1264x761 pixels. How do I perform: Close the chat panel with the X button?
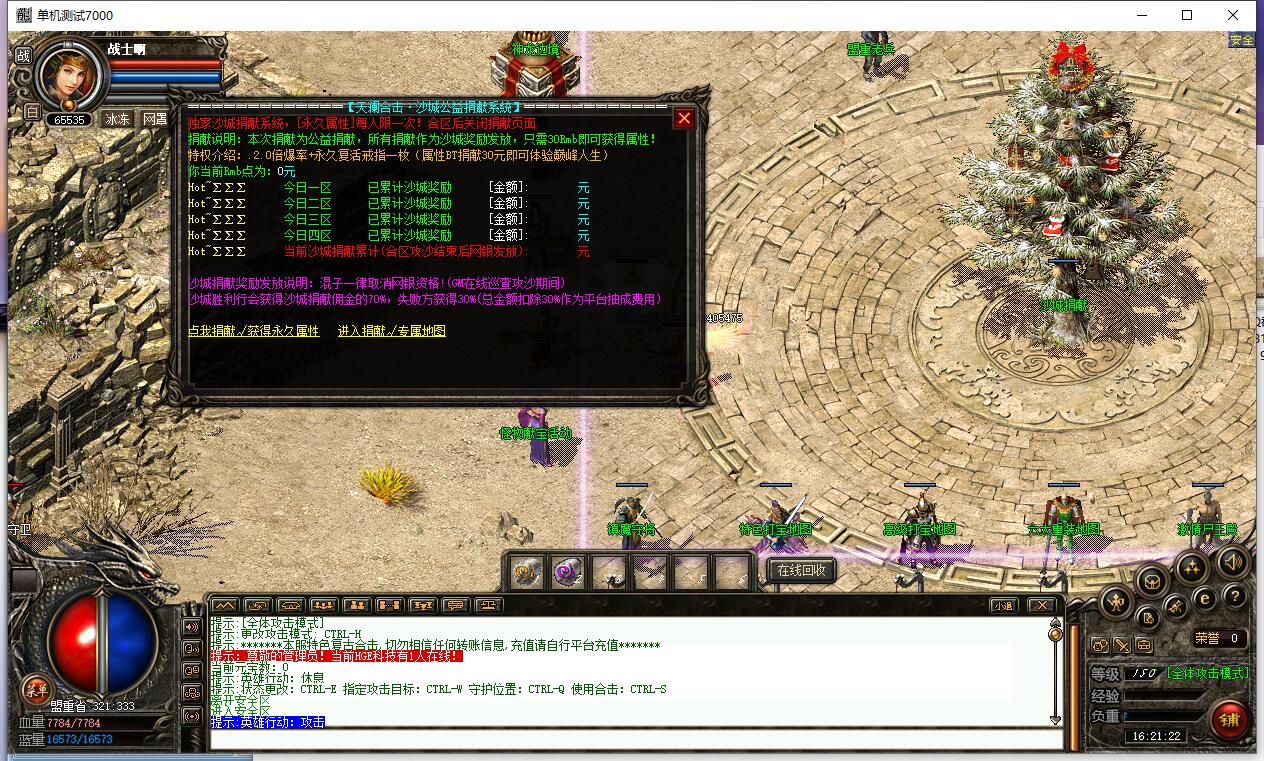pos(1041,605)
